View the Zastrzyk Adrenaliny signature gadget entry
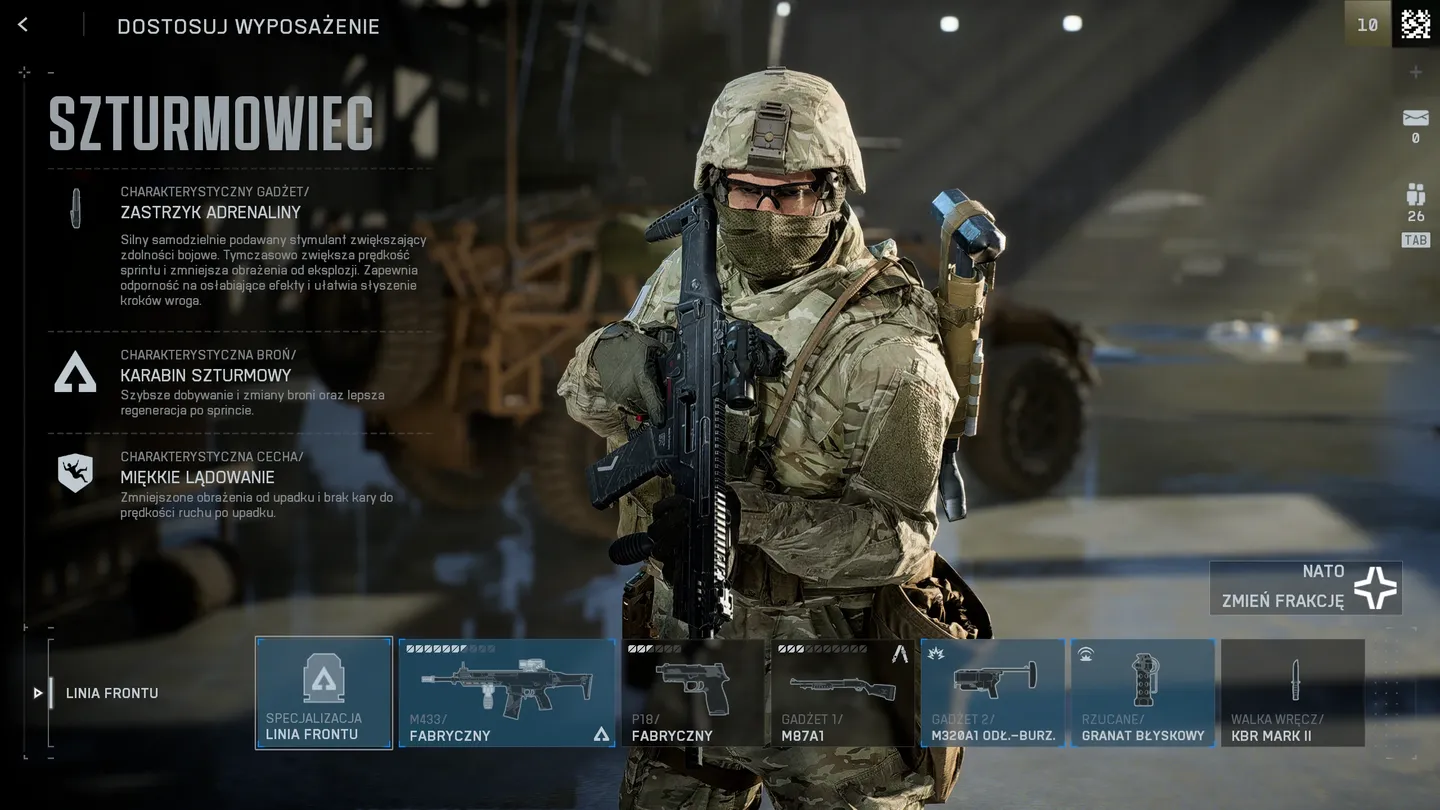The height and width of the screenshot is (810, 1440). pos(210,212)
